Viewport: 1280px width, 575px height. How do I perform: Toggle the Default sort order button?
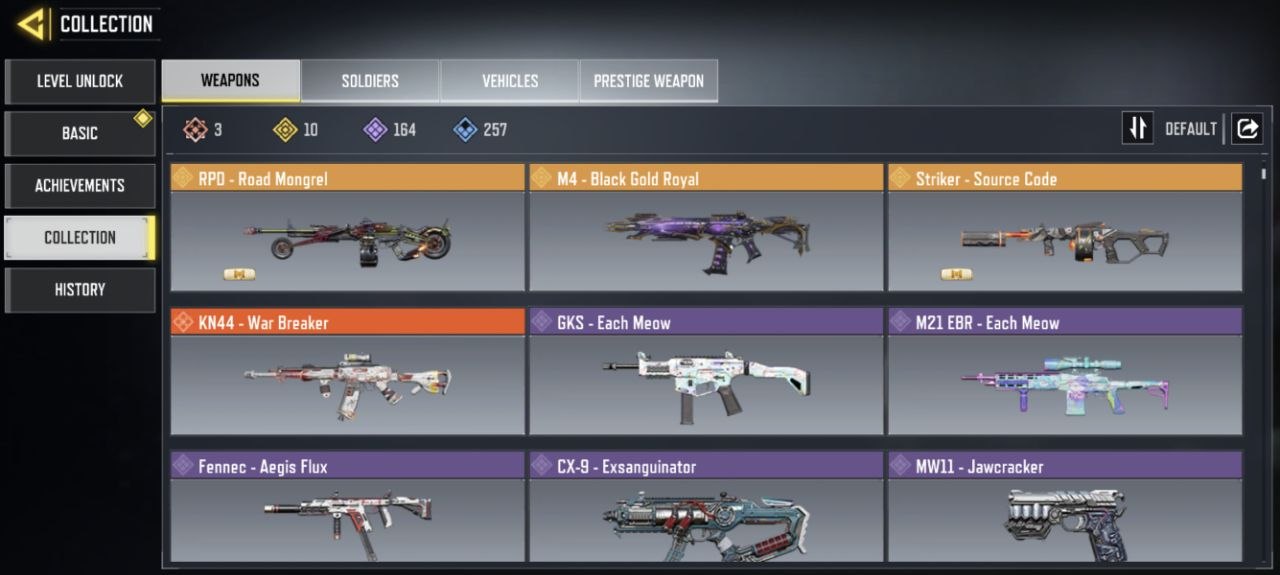pyautogui.click(x=1138, y=128)
